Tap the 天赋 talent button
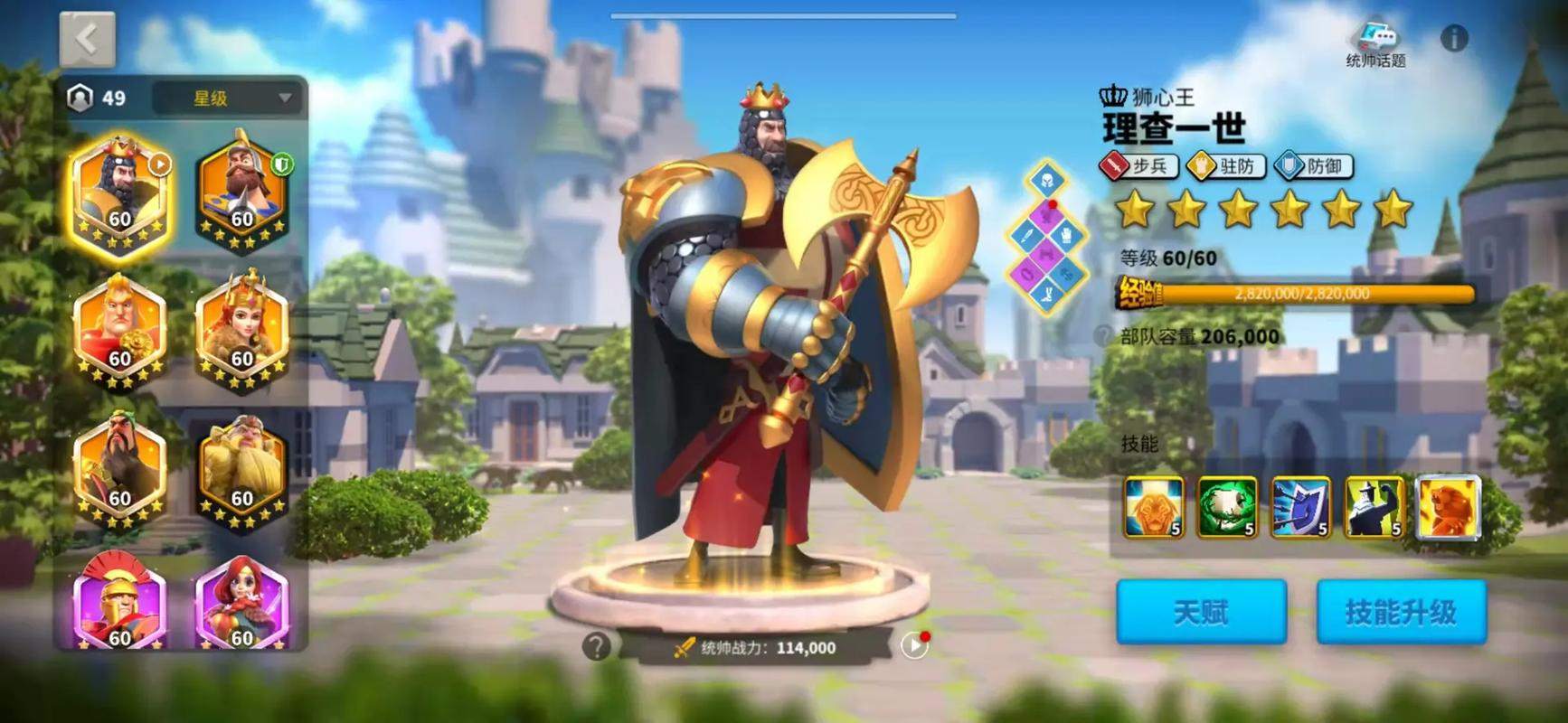1568x723 pixels. (1198, 610)
